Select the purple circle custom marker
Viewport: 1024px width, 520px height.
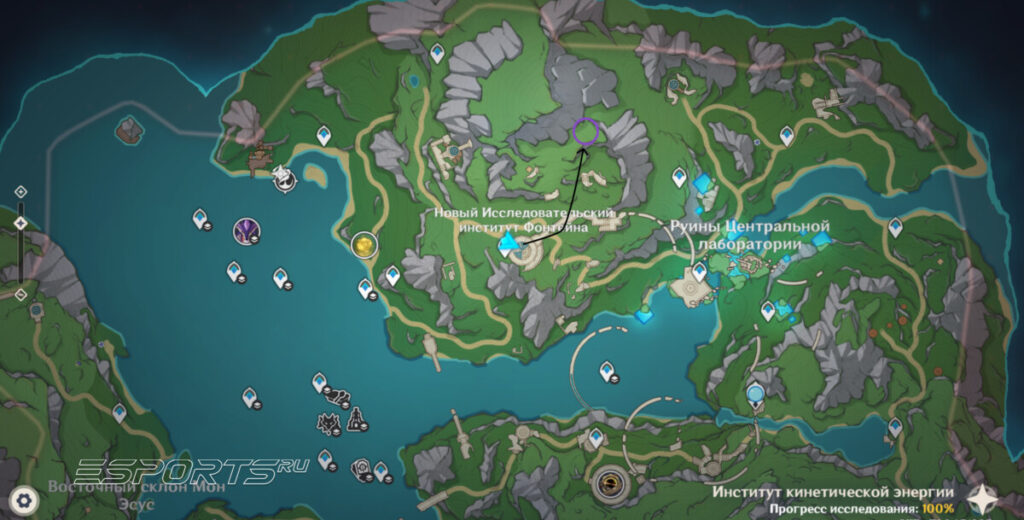point(586,132)
